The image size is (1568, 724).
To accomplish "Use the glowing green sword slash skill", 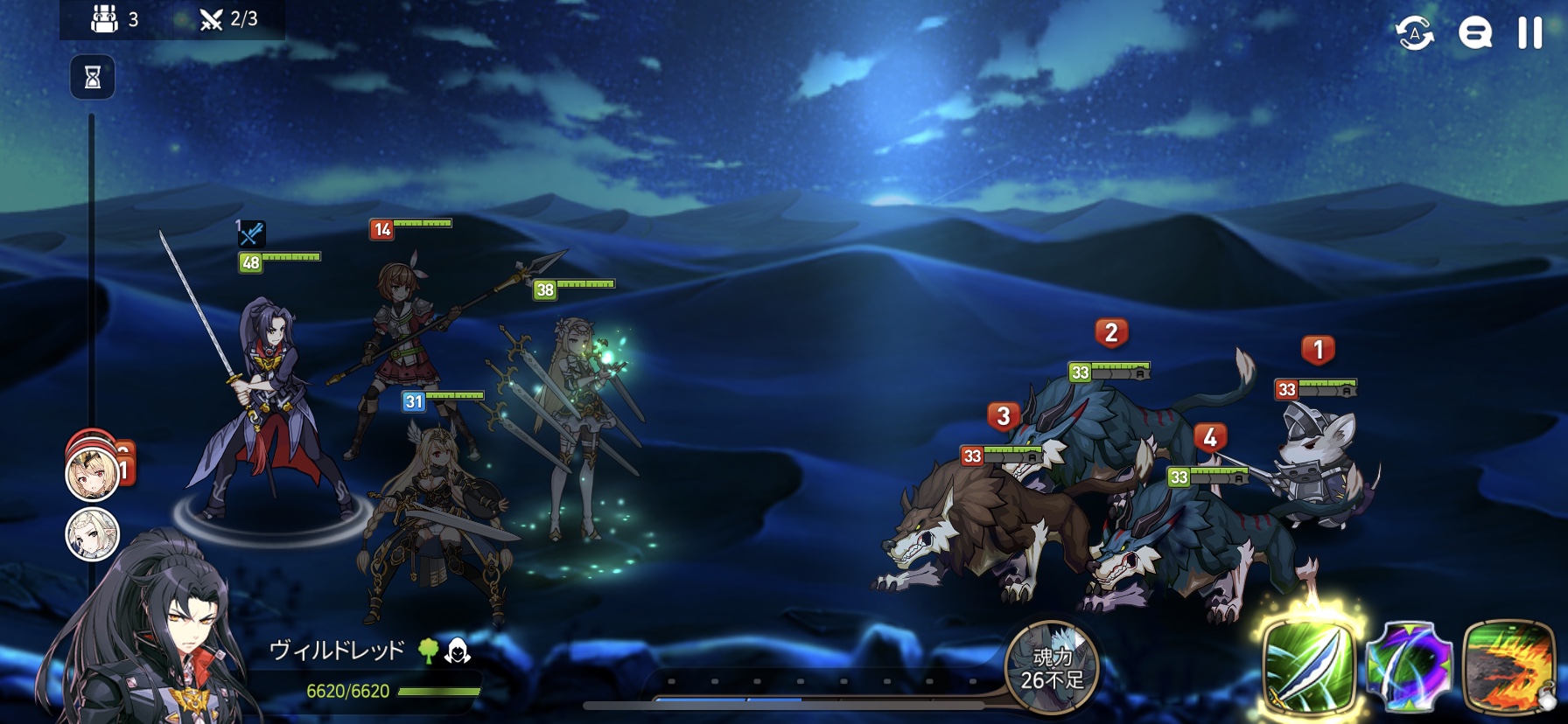I will point(1309,665).
